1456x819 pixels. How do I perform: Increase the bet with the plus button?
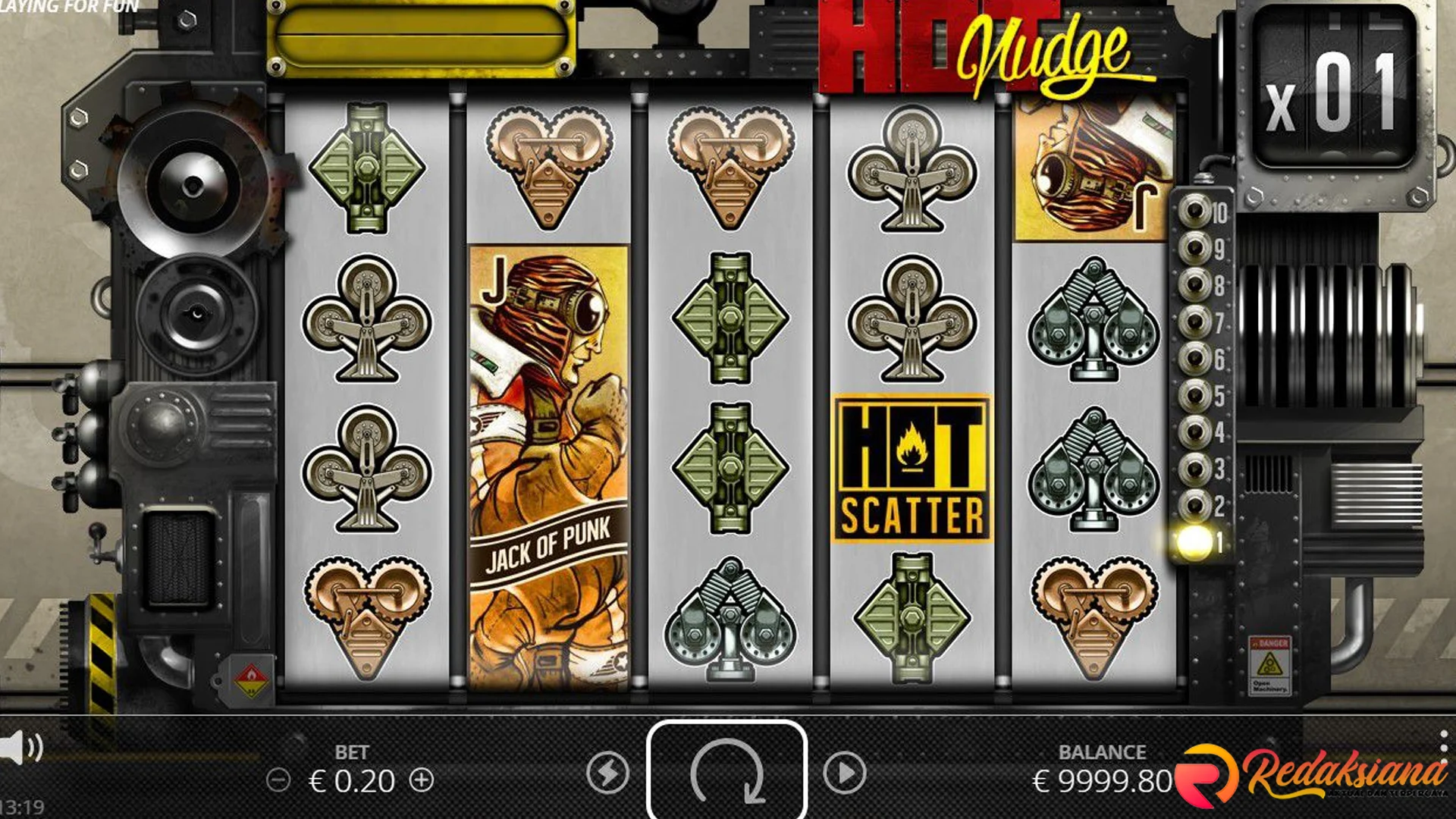click(422, 780)
